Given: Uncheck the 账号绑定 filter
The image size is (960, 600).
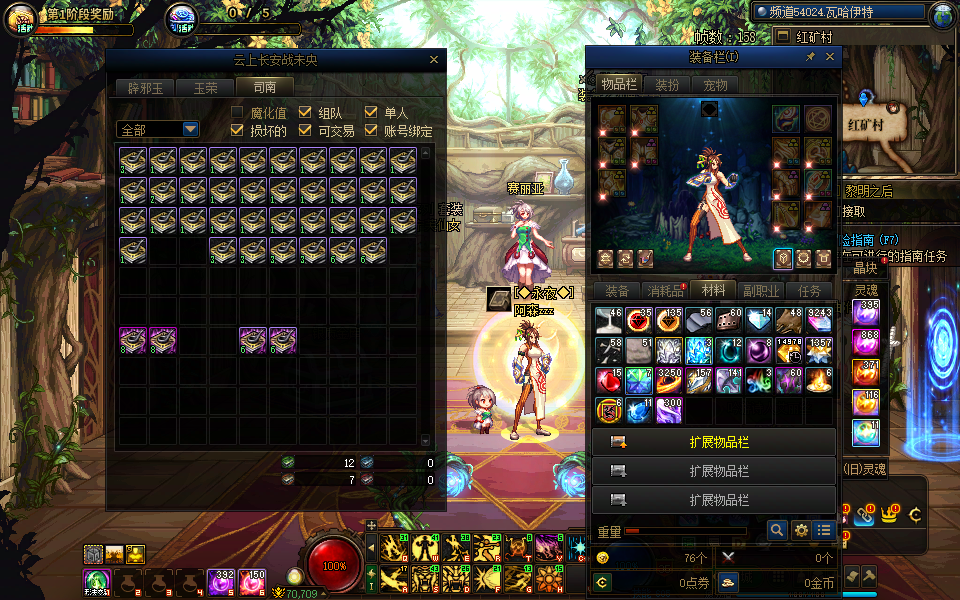Looking at the screenshot, I should point(371,131).
